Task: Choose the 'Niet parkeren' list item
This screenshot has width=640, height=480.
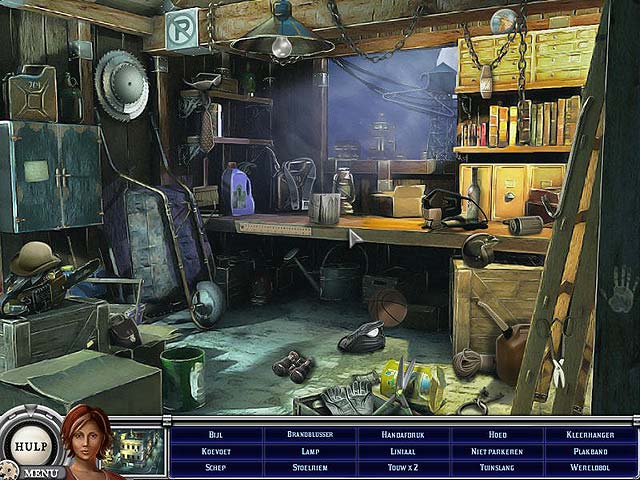Action: [498, 451]
